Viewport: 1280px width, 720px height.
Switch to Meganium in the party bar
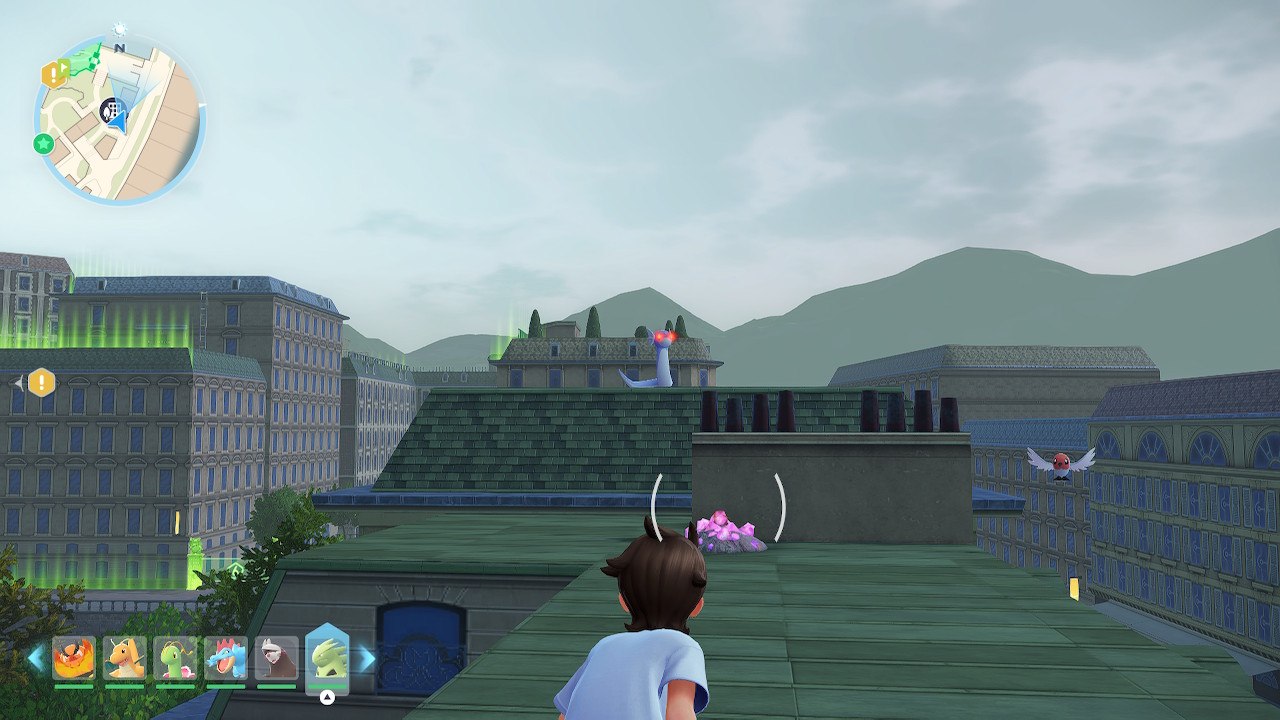(175, 658)
